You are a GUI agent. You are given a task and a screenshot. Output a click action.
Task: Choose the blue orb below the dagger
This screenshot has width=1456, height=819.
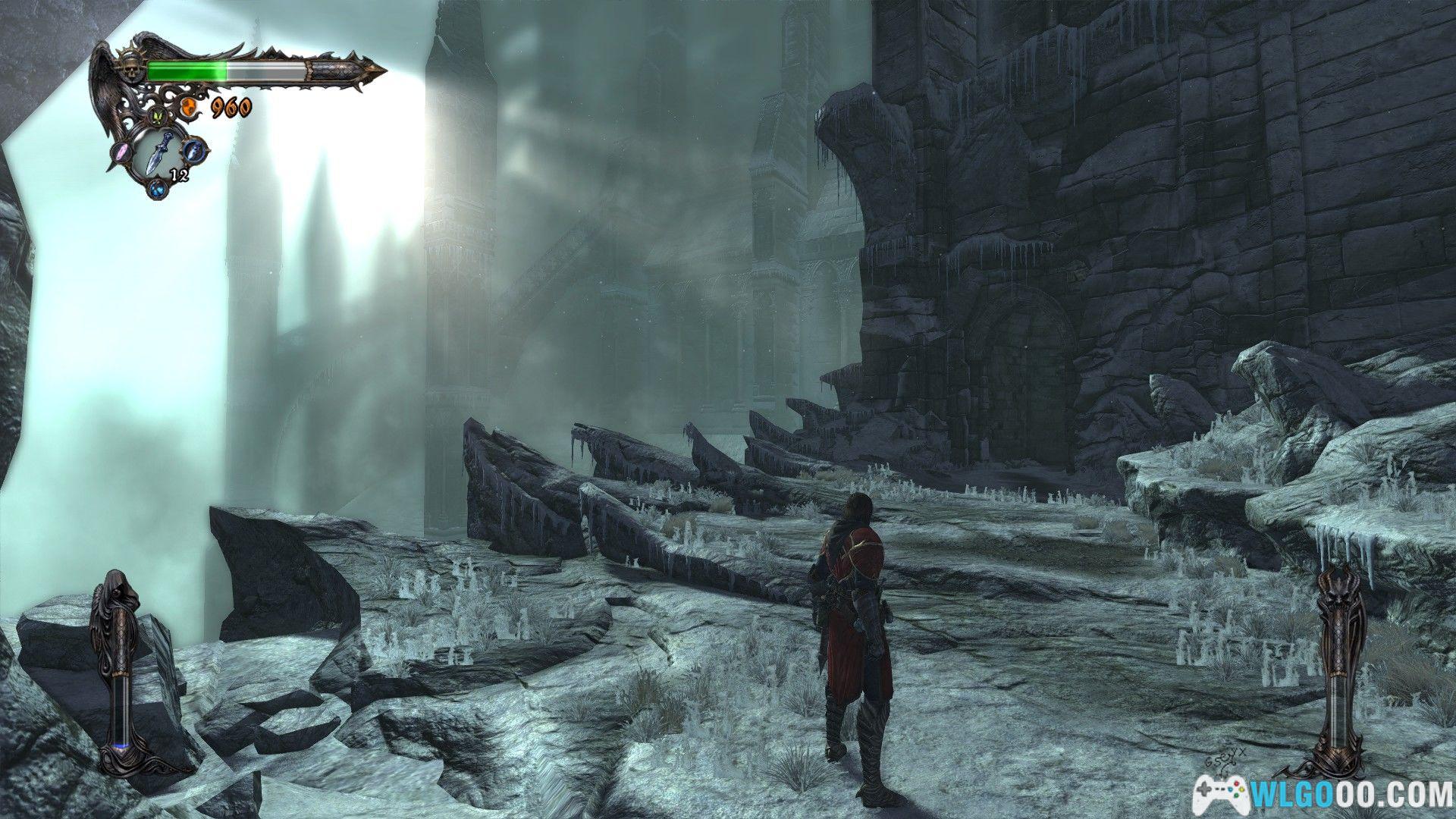158,189
